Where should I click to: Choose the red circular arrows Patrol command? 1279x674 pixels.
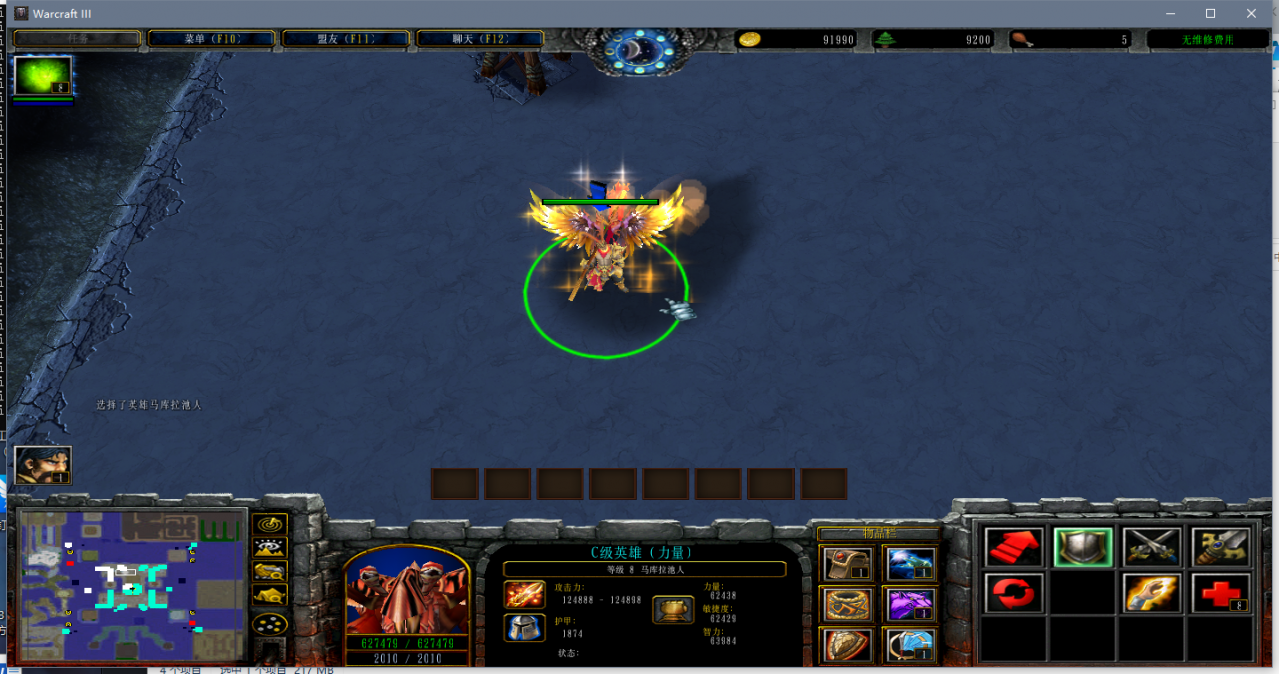[x=1015, y=593]
